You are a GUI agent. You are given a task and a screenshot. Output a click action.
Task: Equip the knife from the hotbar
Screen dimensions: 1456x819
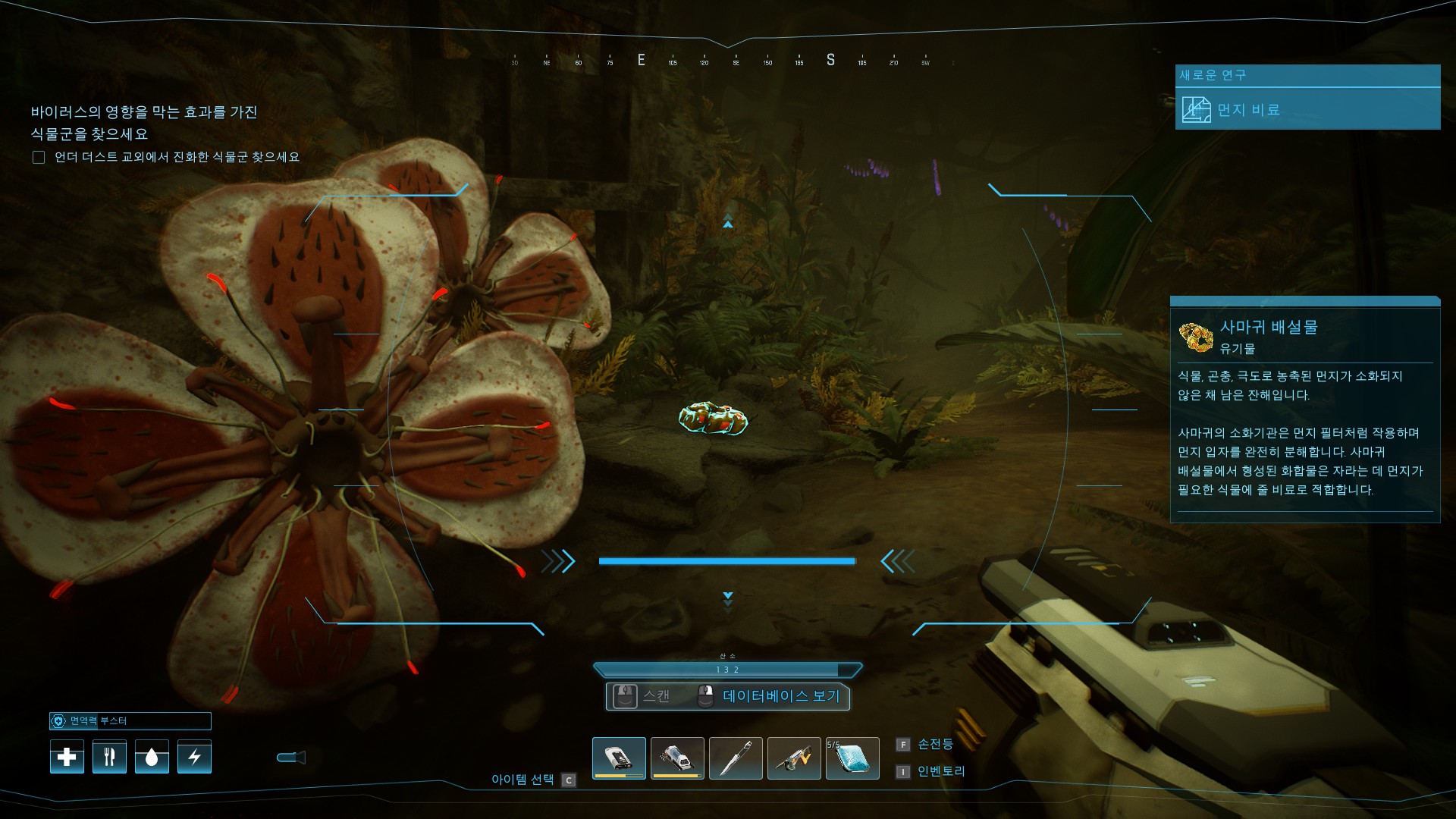pos(736,758)
